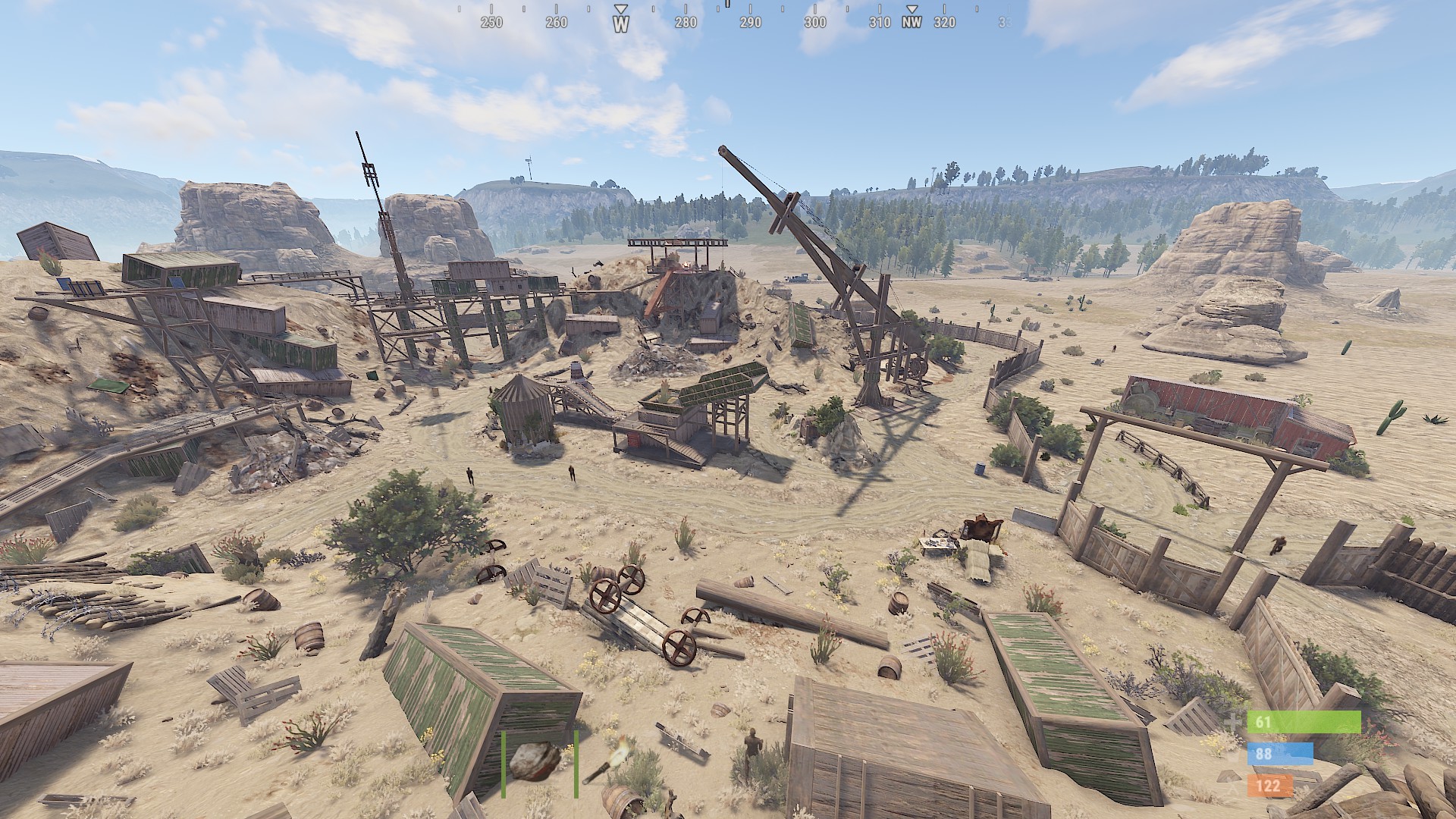Click the W marker on the compass
1456x819 pixels.
tap(620, 23)
